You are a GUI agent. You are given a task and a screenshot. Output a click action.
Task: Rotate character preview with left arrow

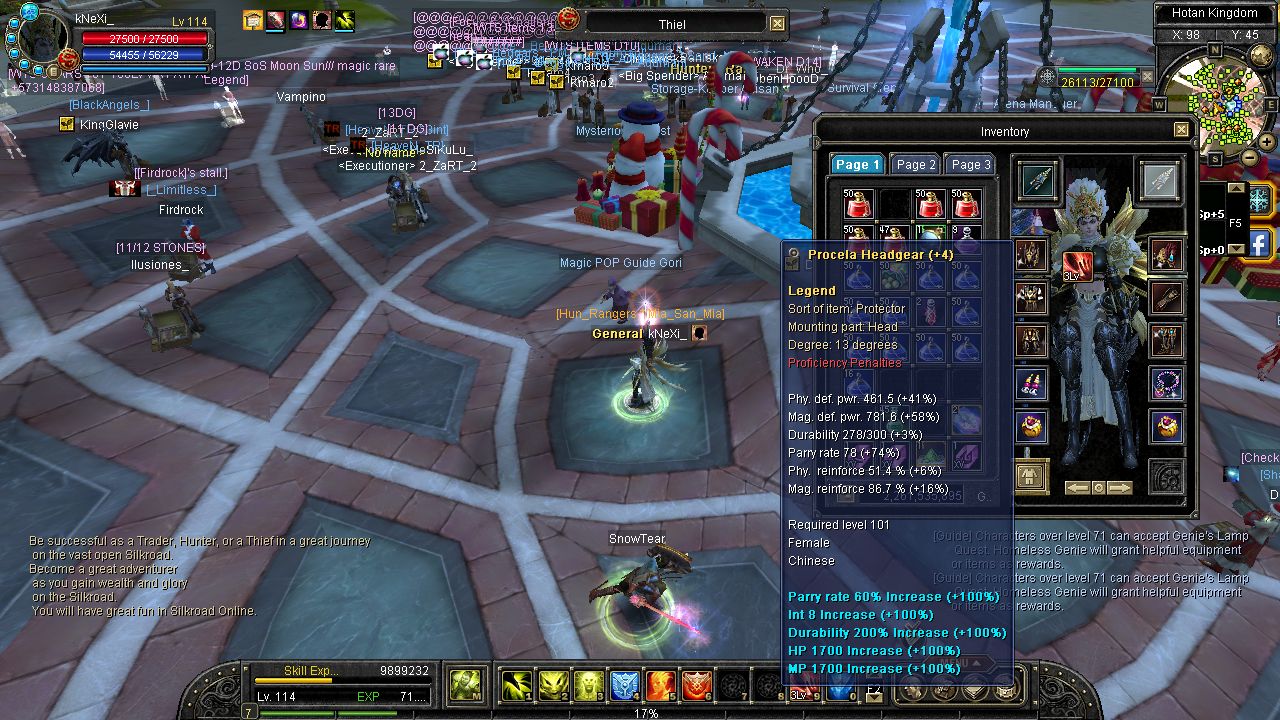[x=1077, y=488]
